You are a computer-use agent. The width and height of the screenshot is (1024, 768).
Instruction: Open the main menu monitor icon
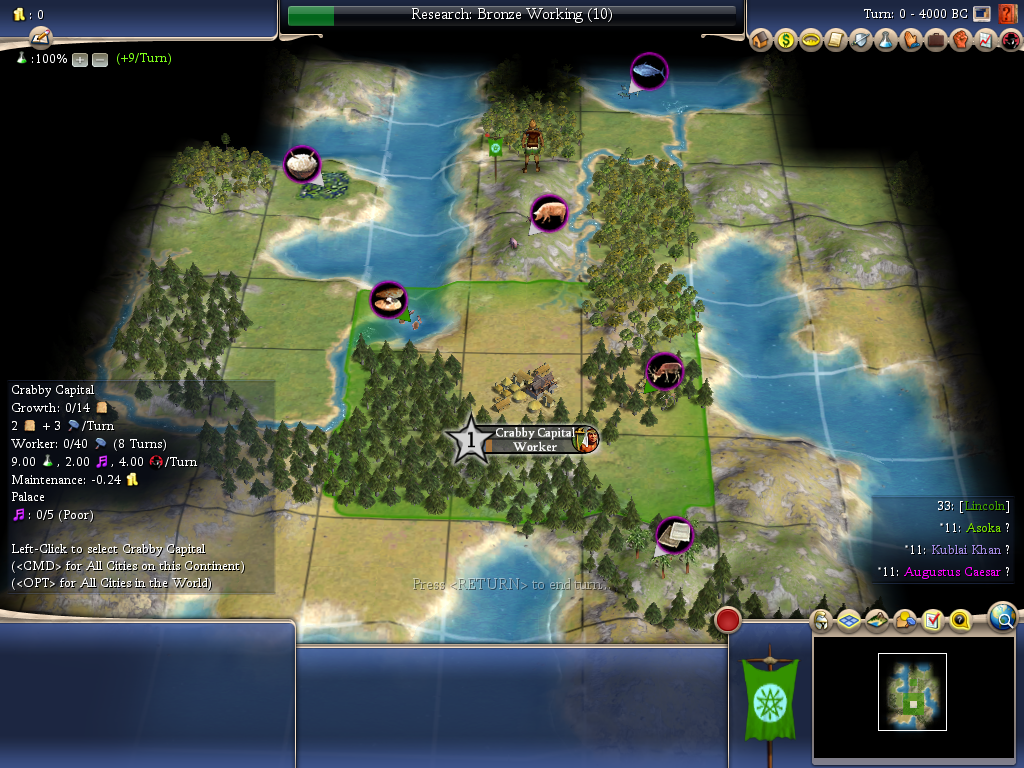pyautogui.click(x=982, y=13)
